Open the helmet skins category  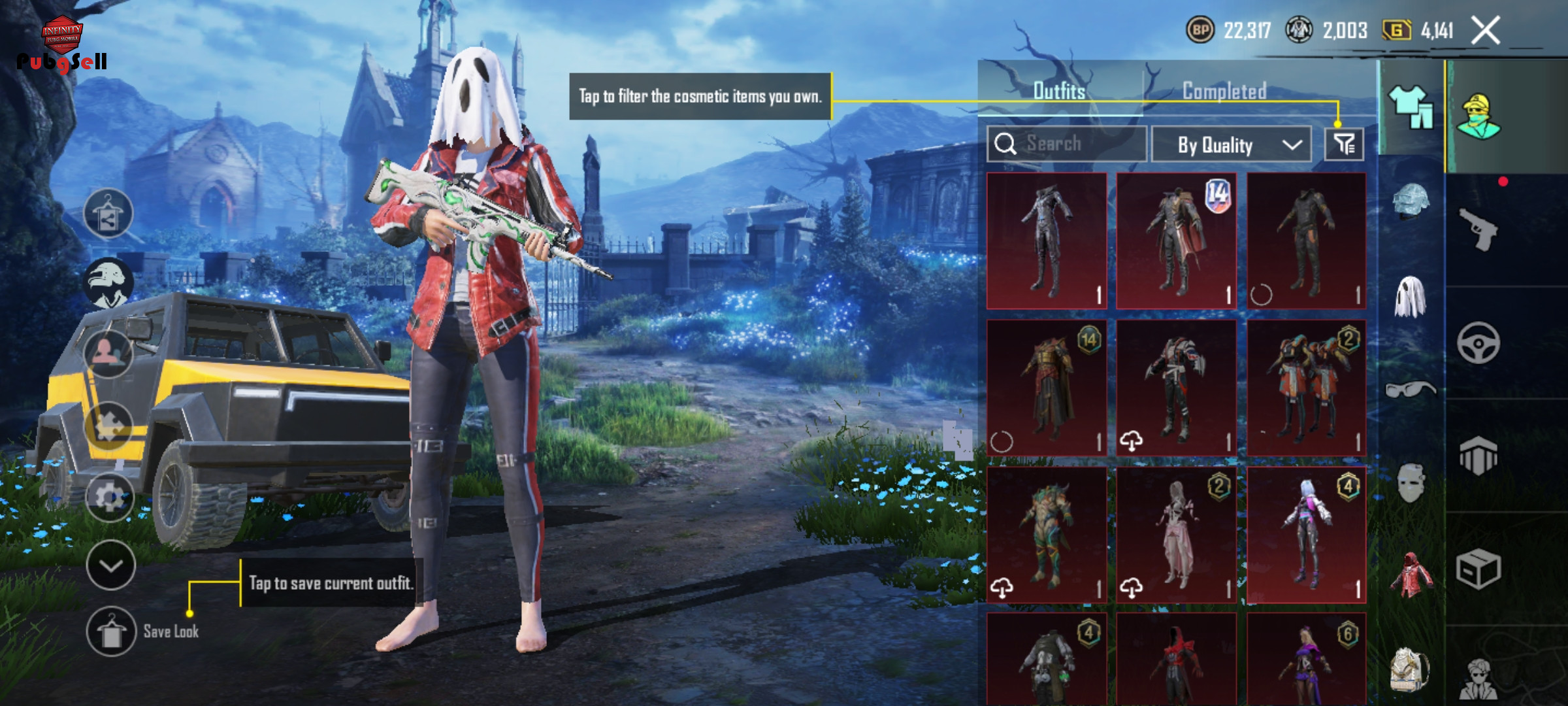point(1410,201)
